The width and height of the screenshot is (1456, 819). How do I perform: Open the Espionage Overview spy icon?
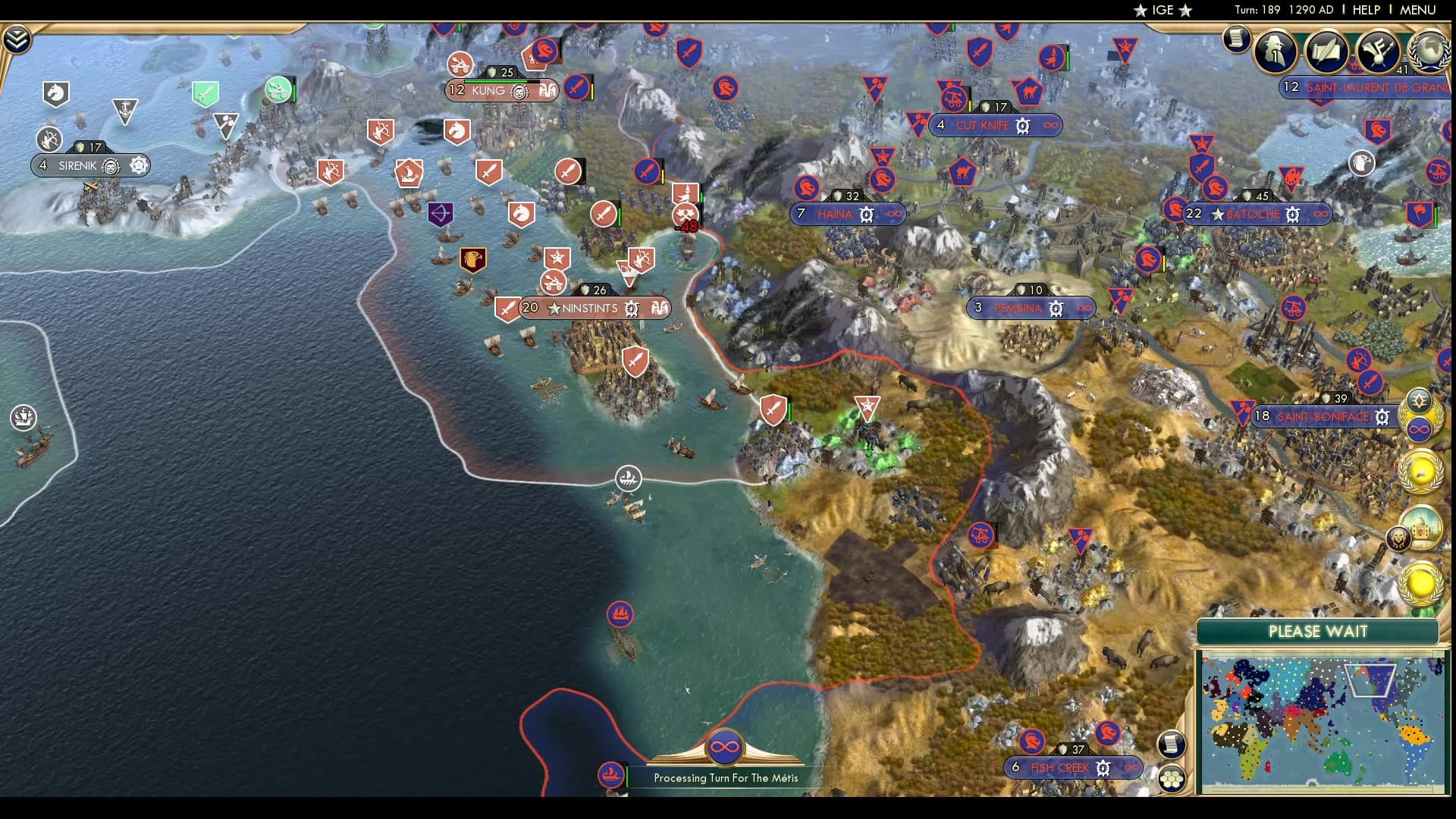[x=1274, y=50]
